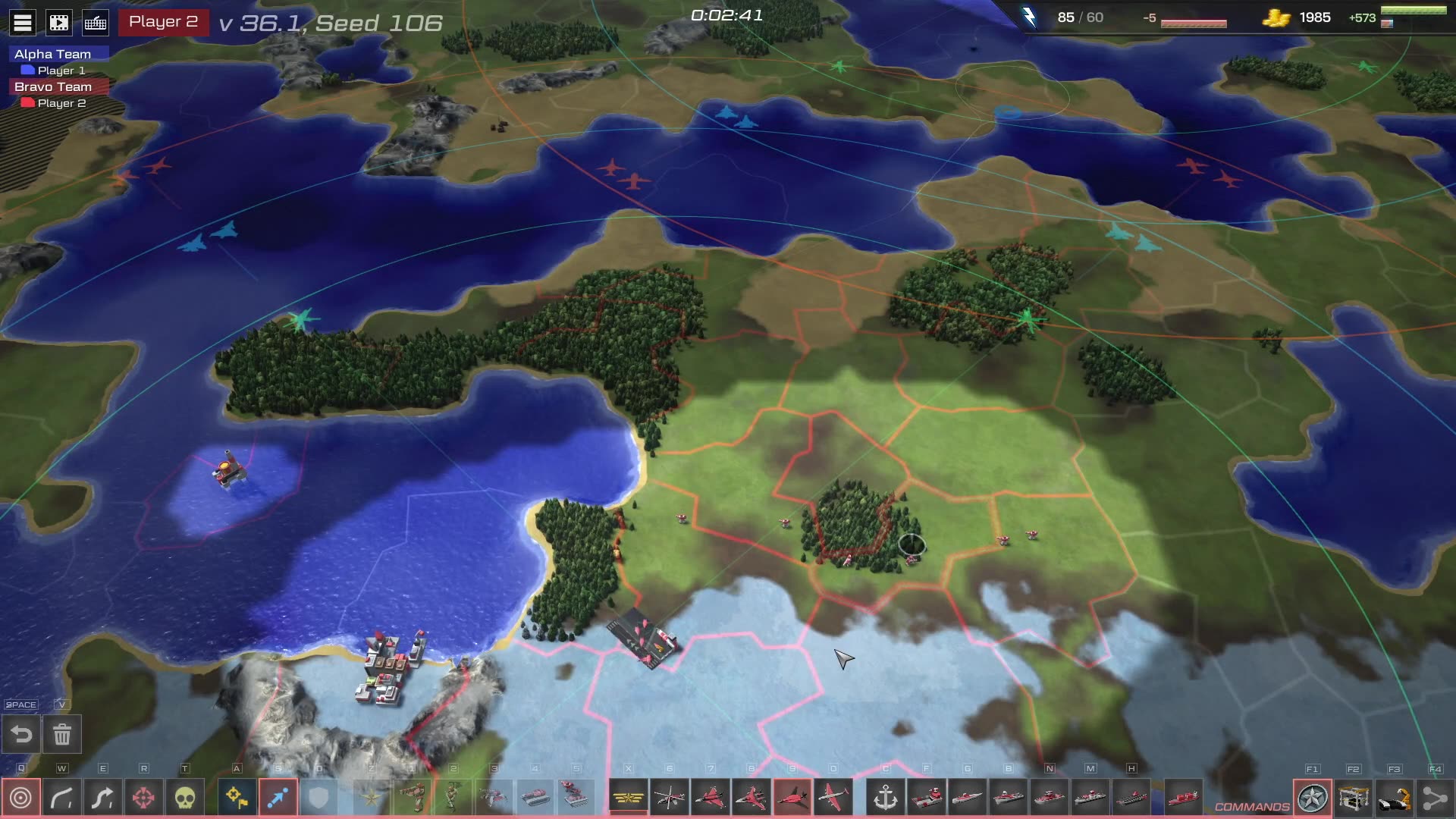
Task: Open the anchor naval units category
Action: pos(886,798)
